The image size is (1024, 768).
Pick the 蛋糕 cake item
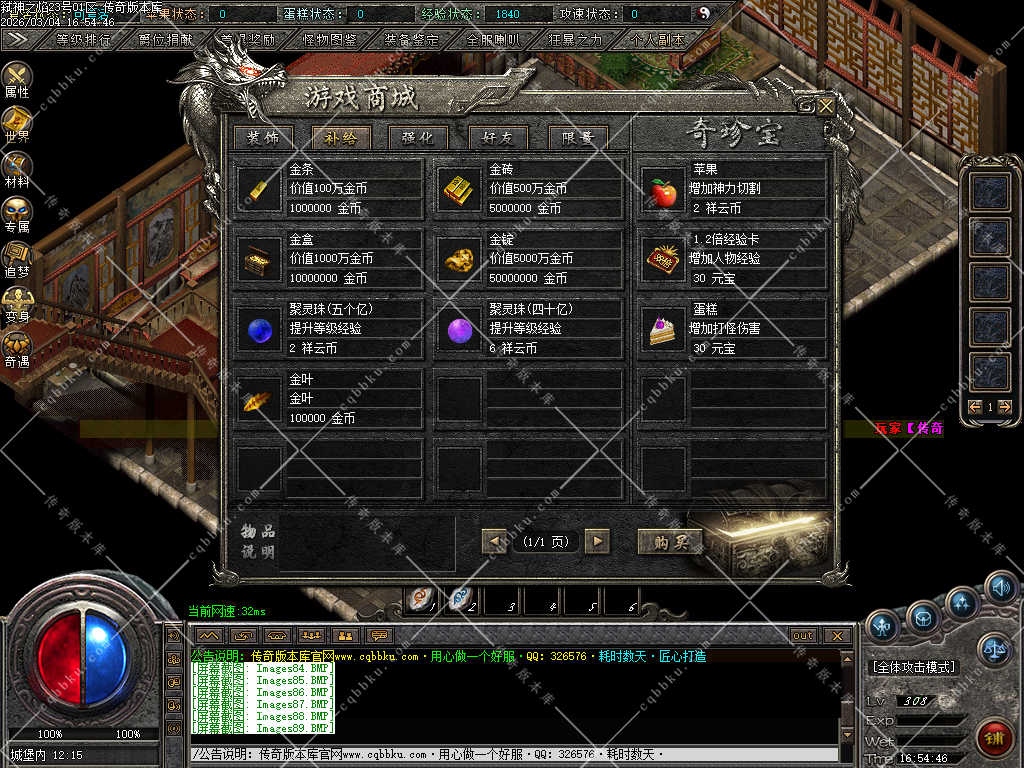click(x=663, y=329)
